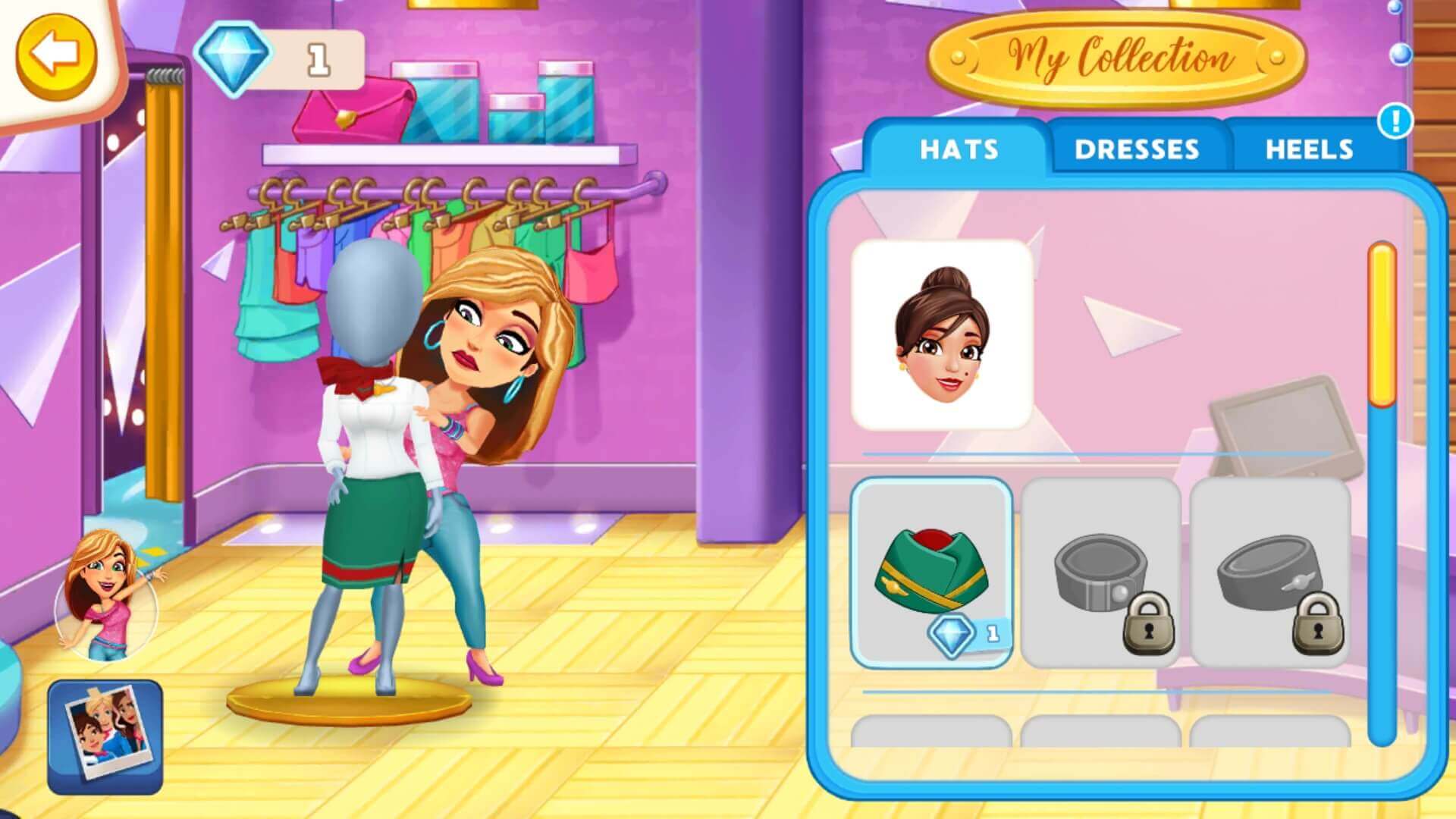Tap the blue exclamation info icon
The height and width of the screenshot is (819, 1456).
[1395, 121]
